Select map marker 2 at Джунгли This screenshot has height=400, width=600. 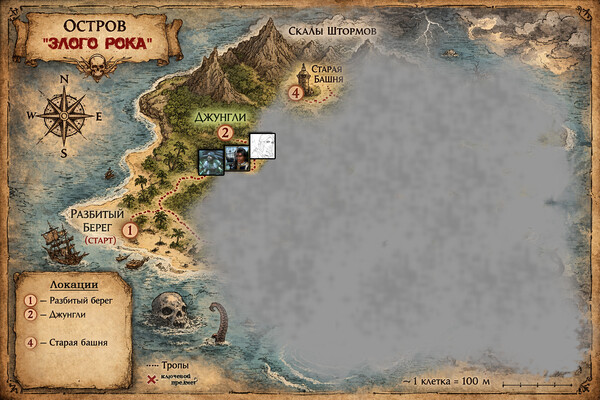point(225,131)
